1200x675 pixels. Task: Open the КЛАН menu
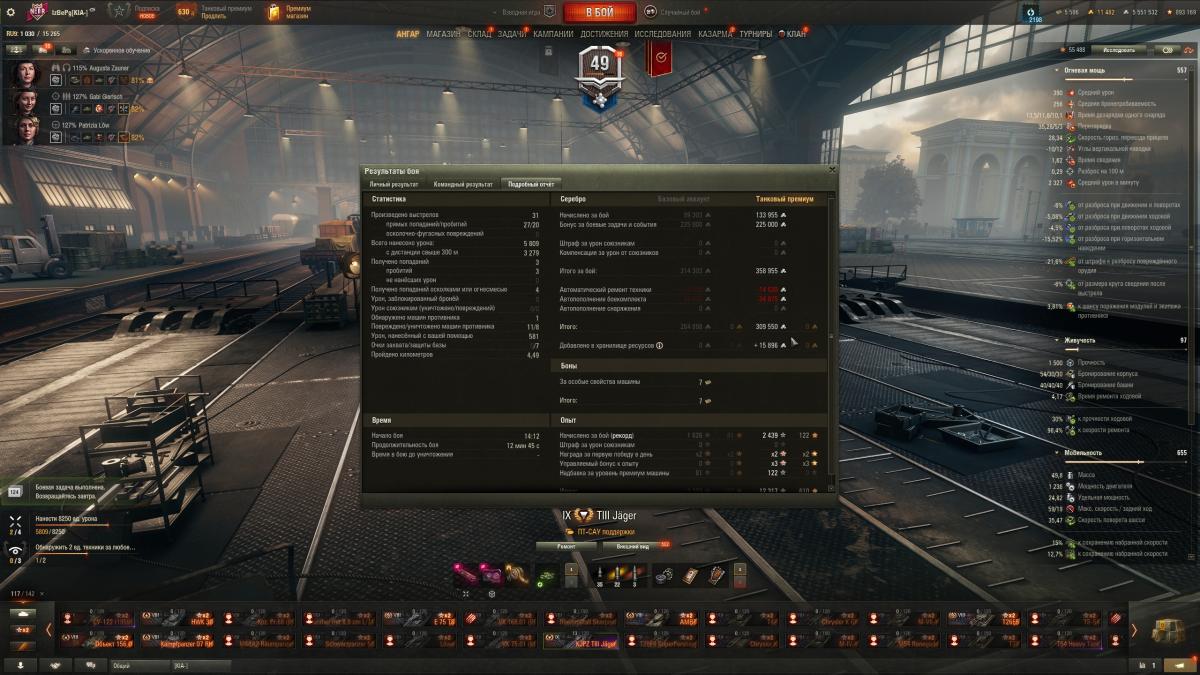point(796,34)
